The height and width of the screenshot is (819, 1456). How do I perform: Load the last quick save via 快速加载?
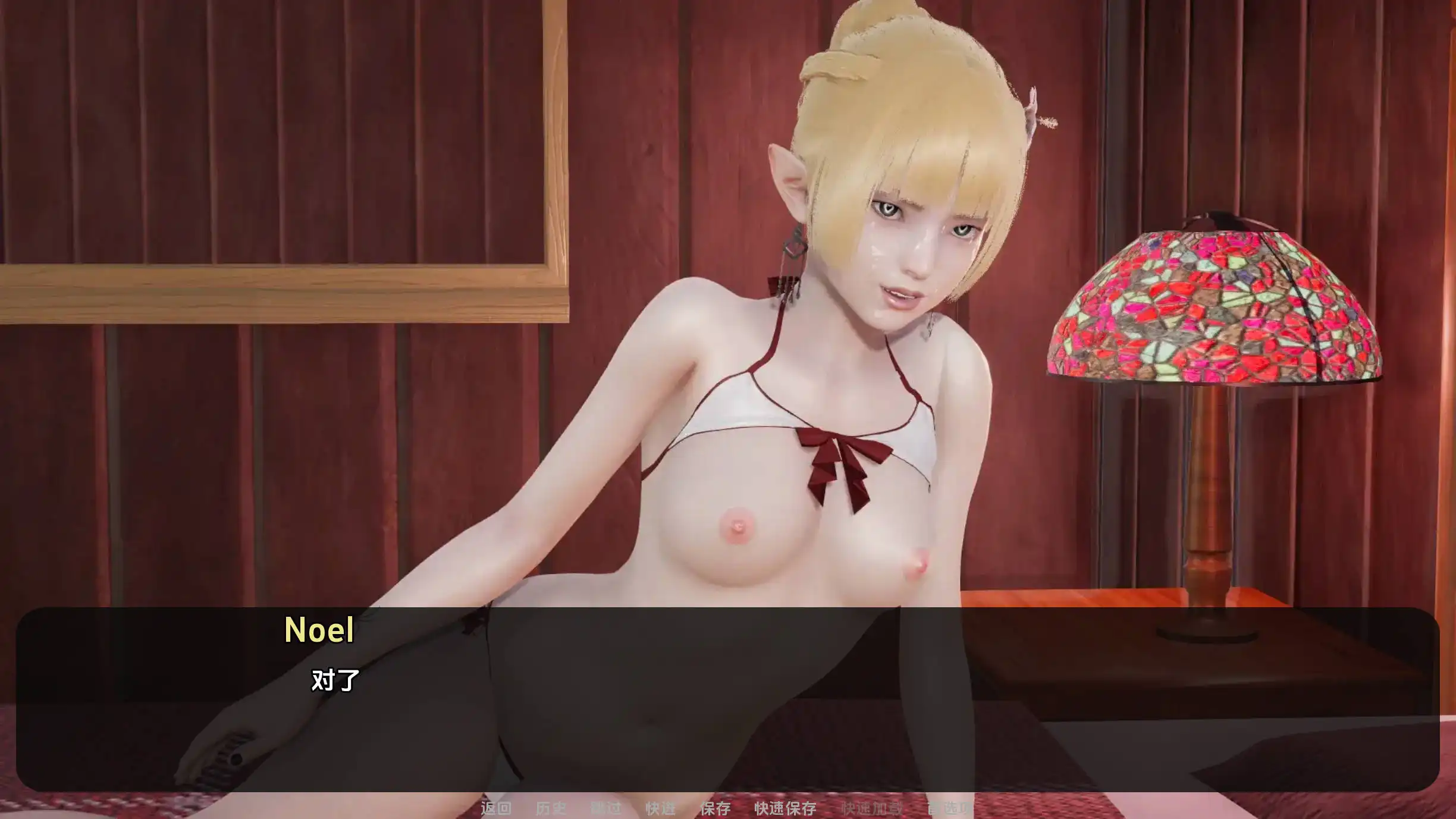871,808
